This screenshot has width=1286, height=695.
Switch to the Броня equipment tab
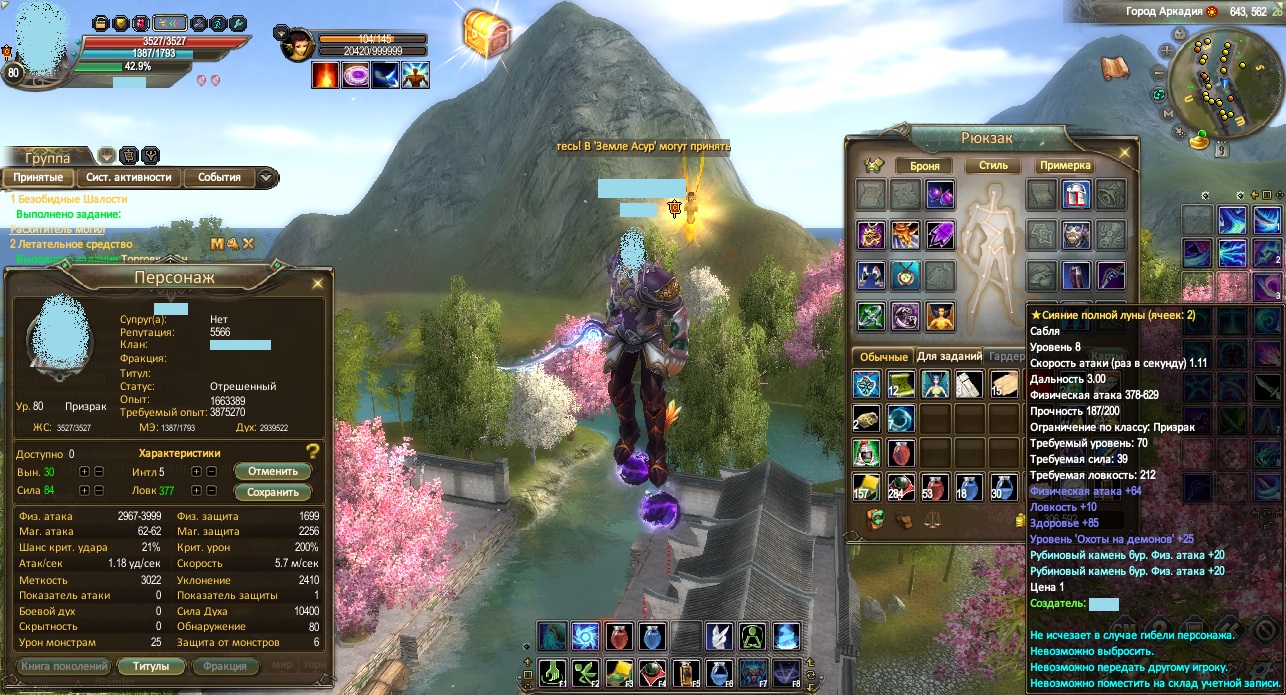918,166
